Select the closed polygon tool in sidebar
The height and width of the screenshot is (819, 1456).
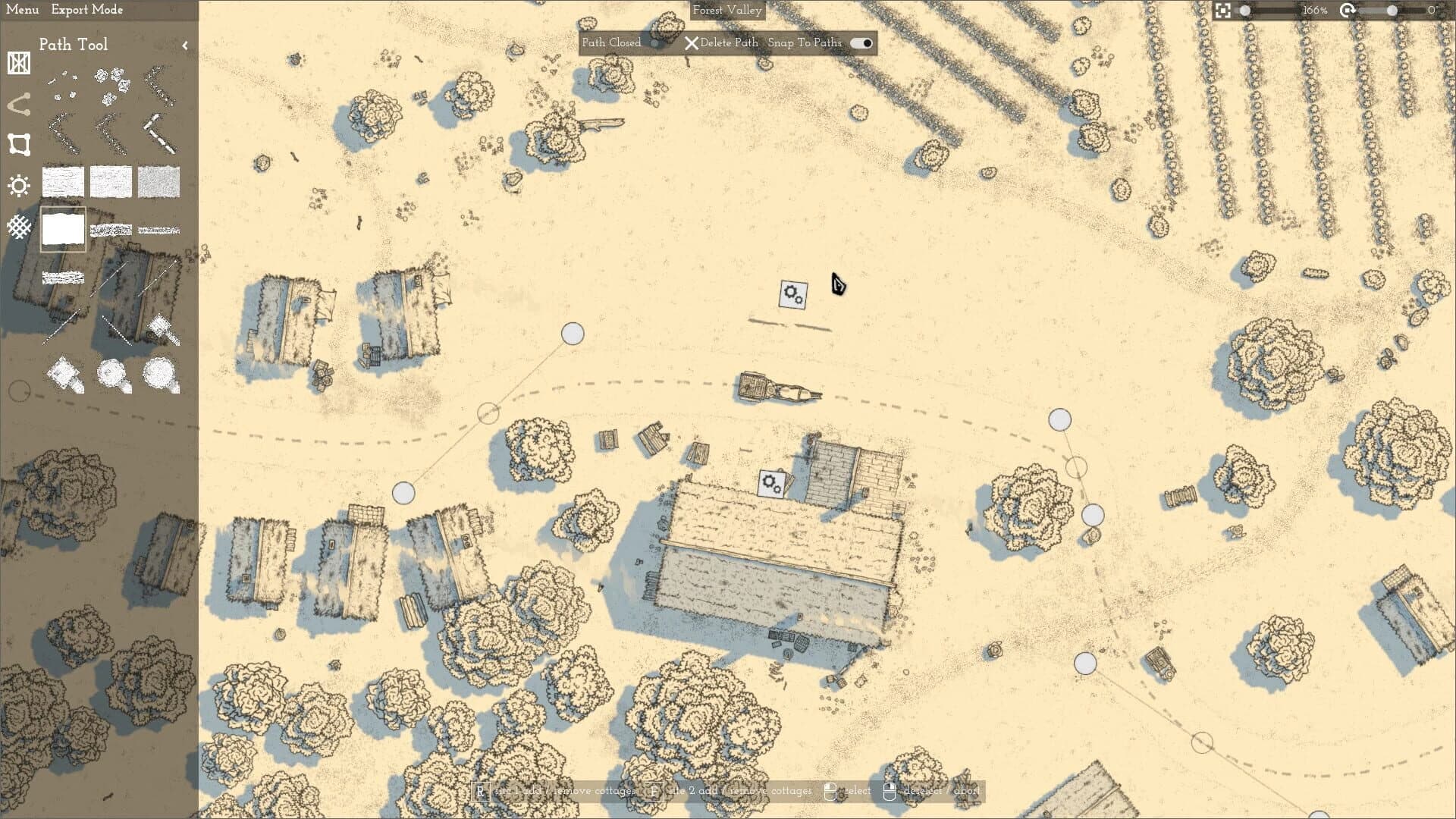(x=18, y=144)
